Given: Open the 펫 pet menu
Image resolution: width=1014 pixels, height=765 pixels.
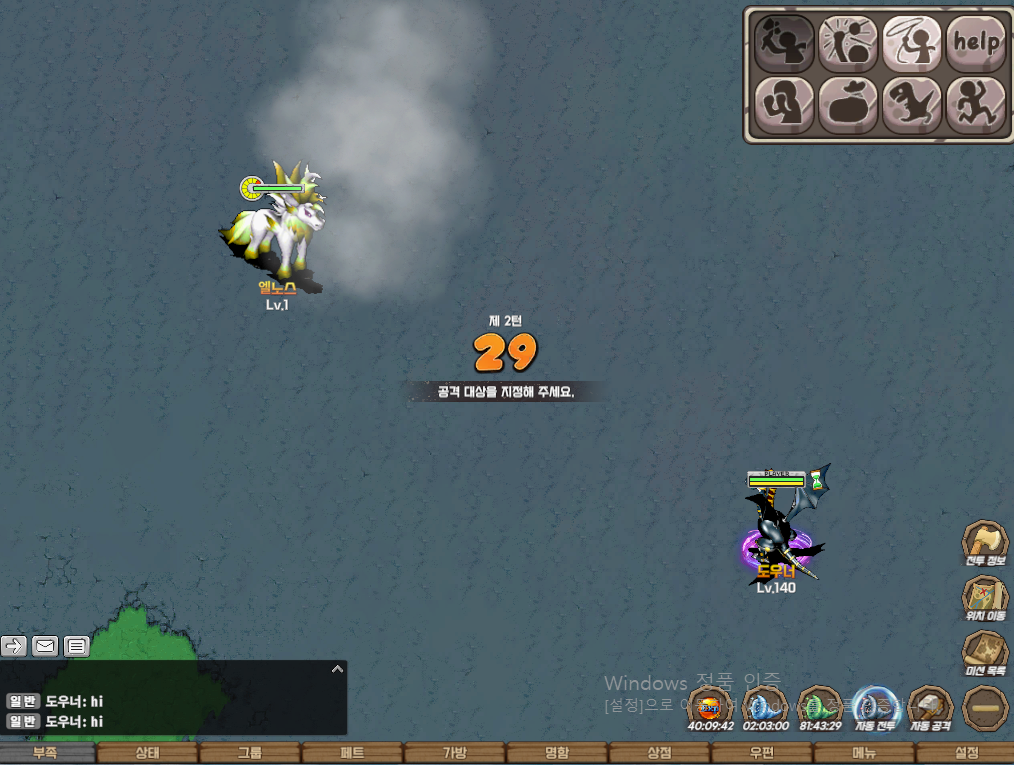Looking at the screenshot, I should [x=351, y=753].
